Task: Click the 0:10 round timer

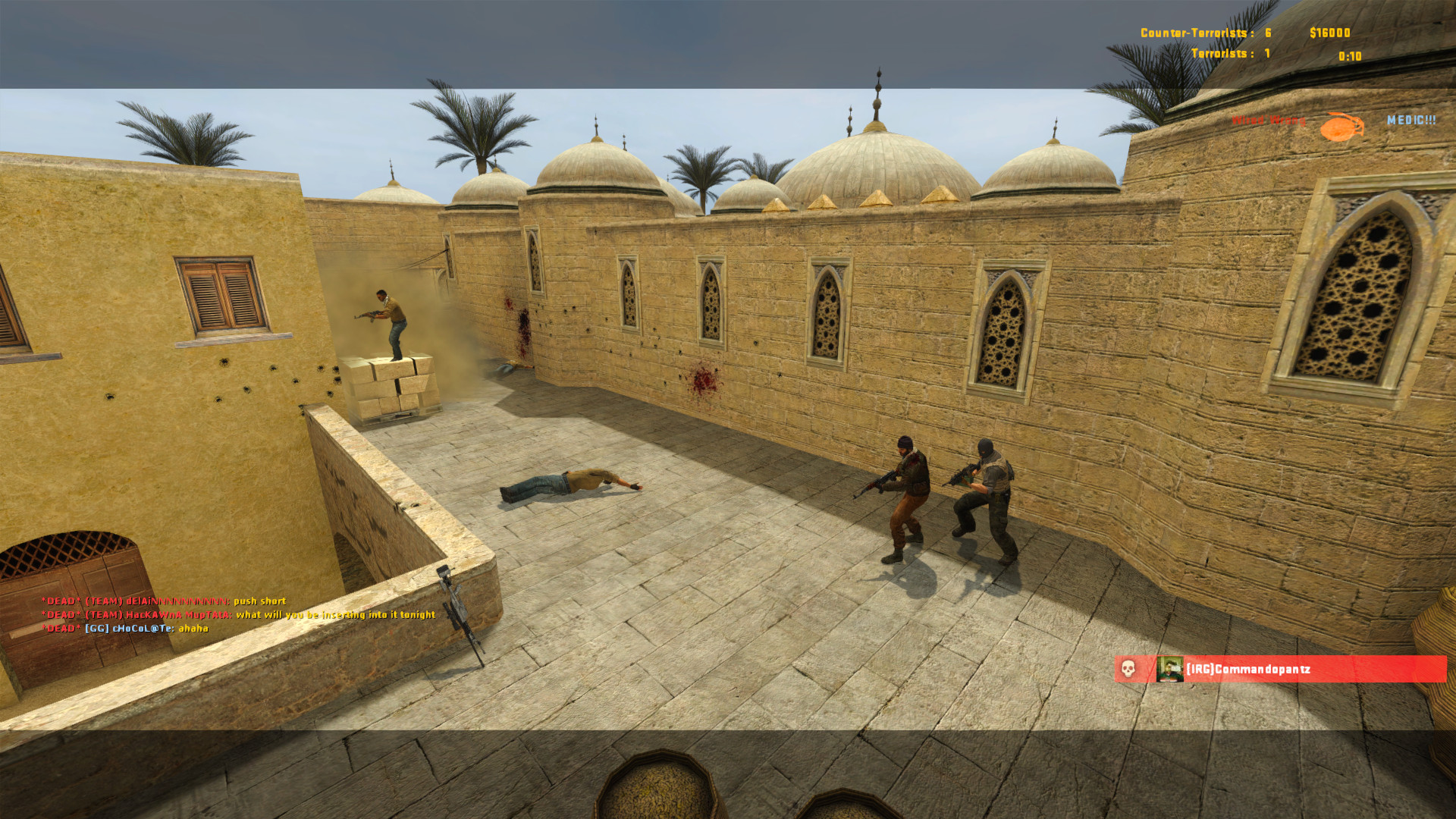Action: click(x=1350, y=56)
